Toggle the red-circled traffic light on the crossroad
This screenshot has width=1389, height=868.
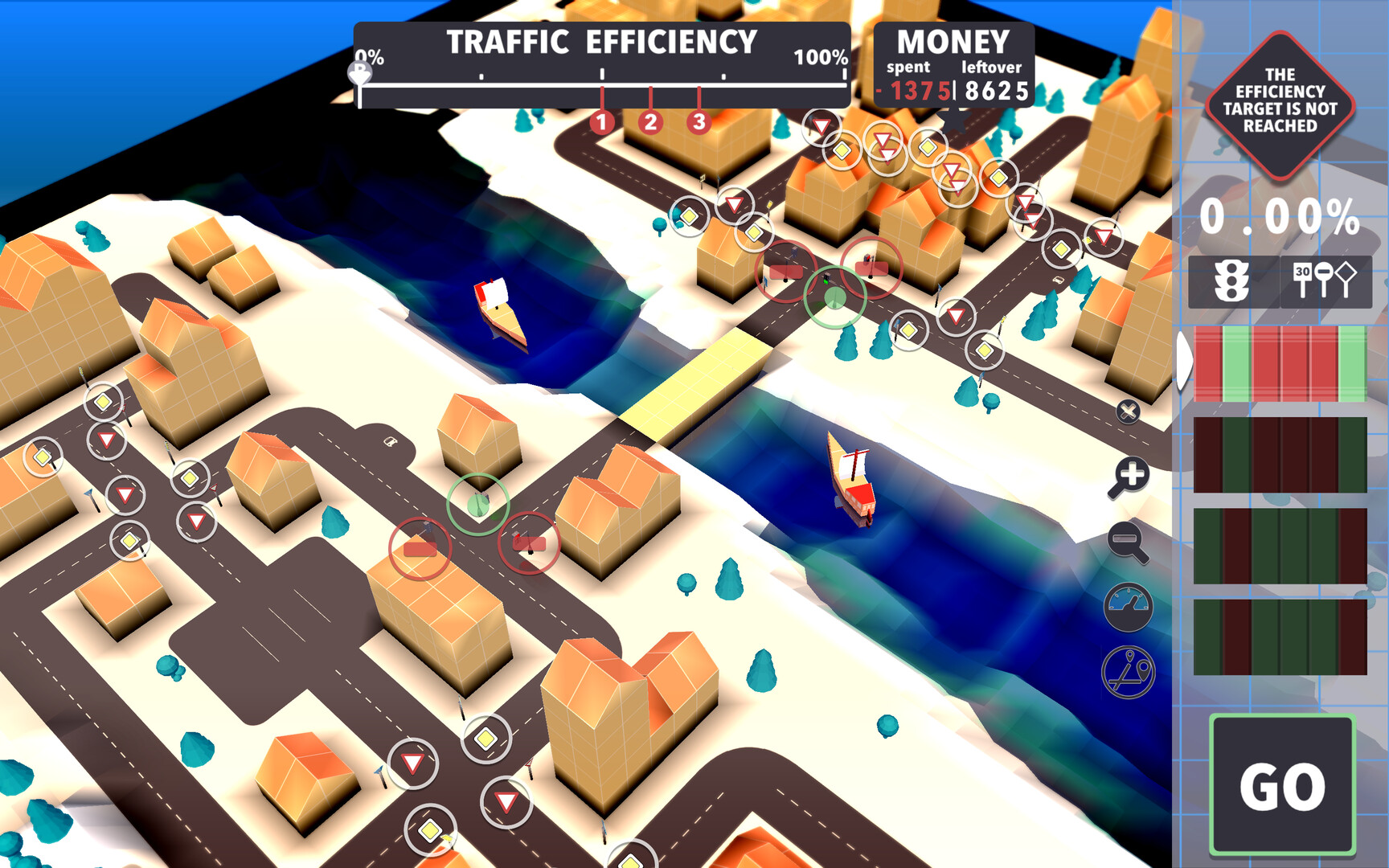click(x=784, y=273)
